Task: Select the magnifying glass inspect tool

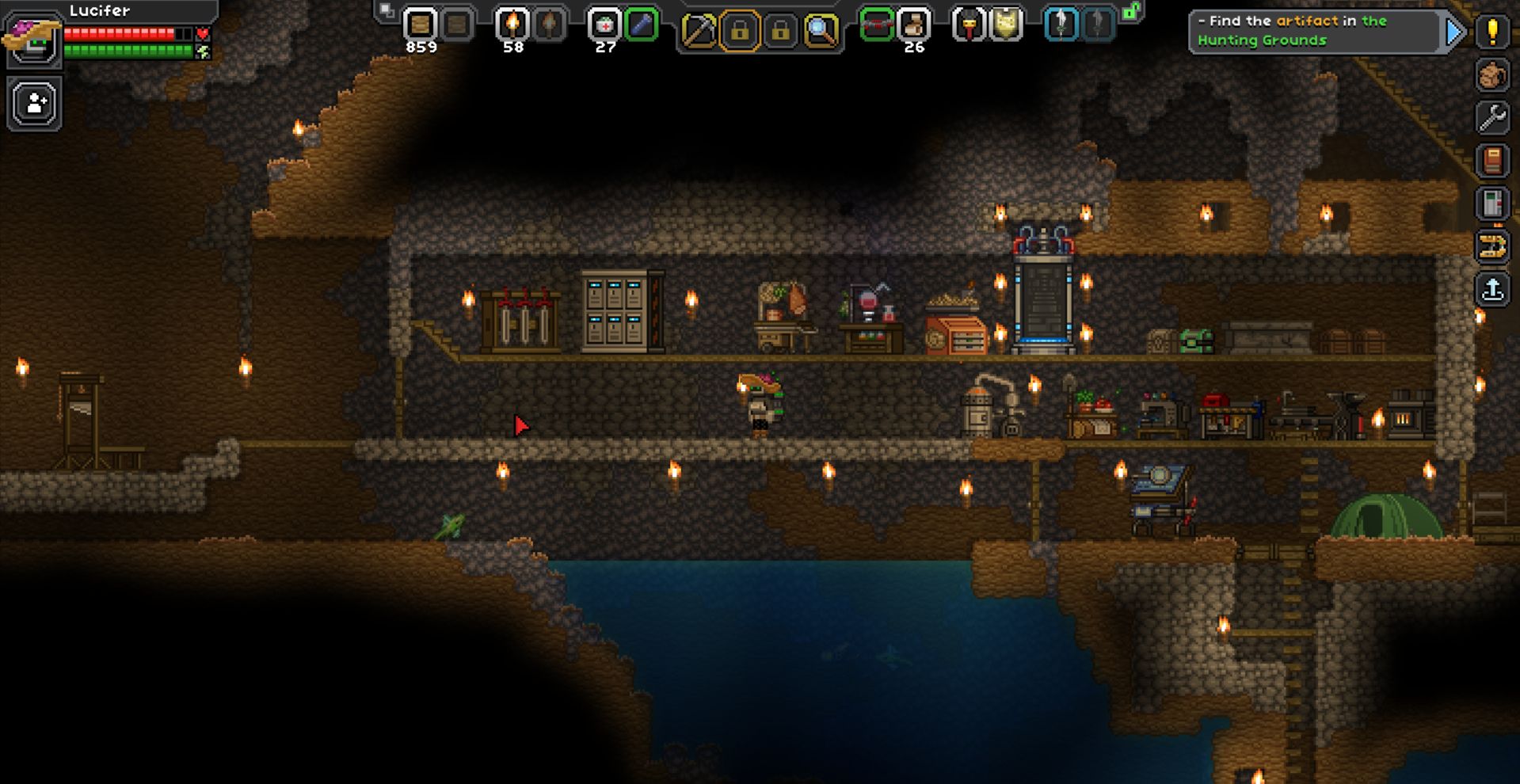Action: (821, 31)
